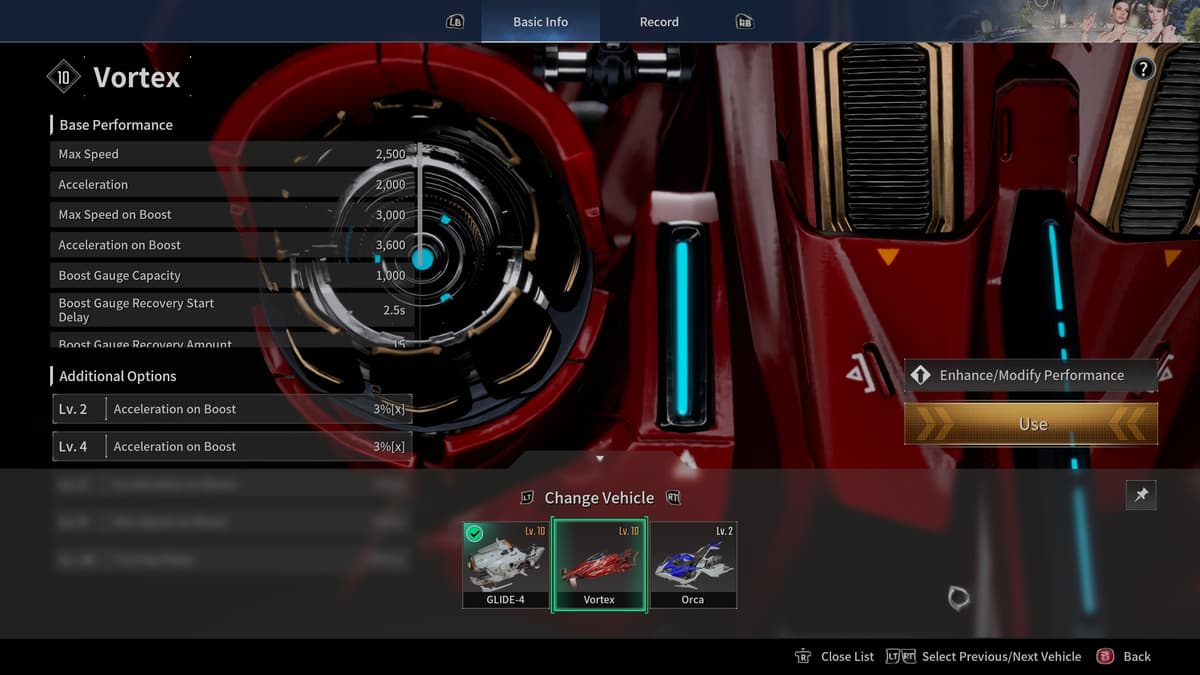
Task: Open the Basic Info tab
Action: click(540, 22)
